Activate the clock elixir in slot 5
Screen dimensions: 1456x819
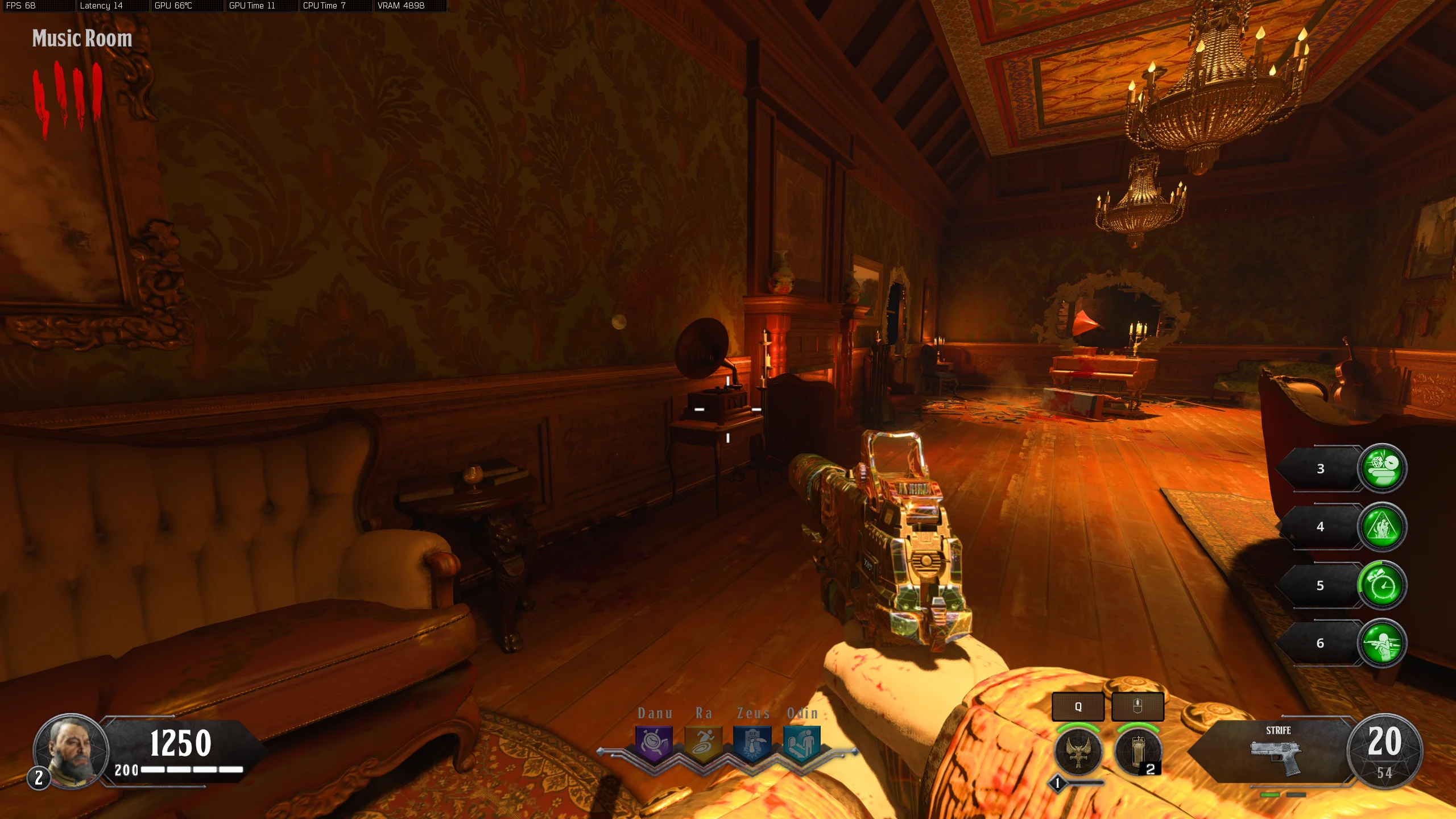coord(1382,585)
